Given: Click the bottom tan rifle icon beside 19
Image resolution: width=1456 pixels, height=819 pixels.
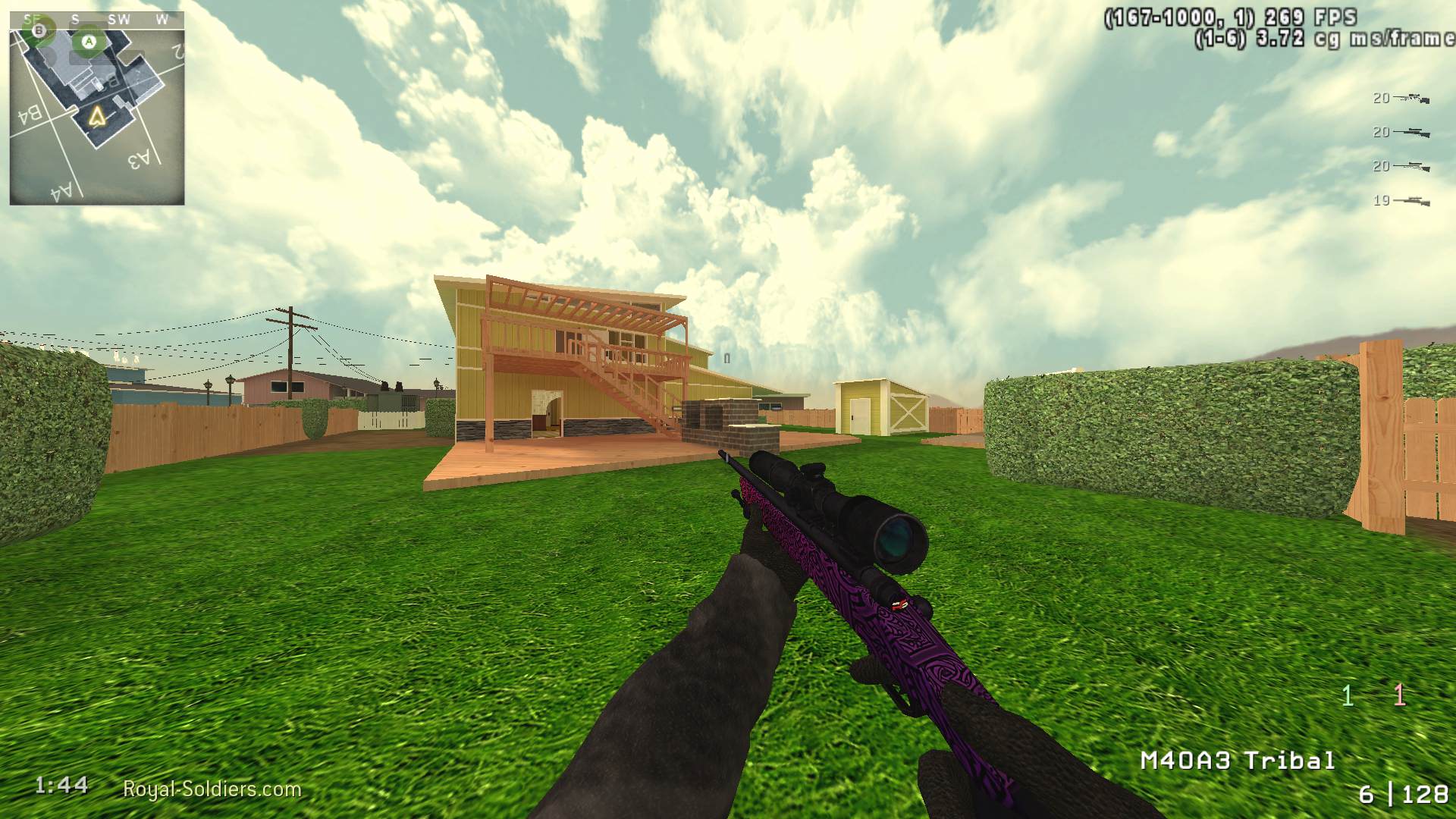Looking at the screenshot, I should click(1410, 202).
